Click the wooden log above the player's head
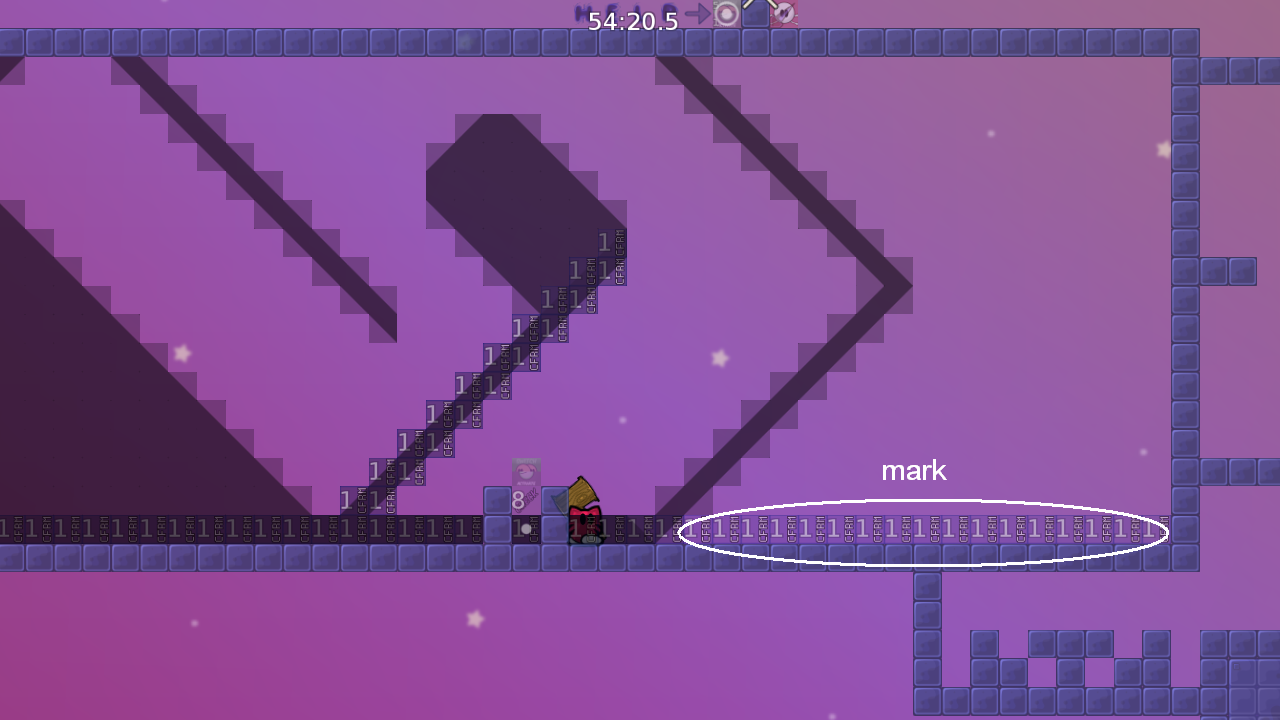 click(x=584, y=492)
